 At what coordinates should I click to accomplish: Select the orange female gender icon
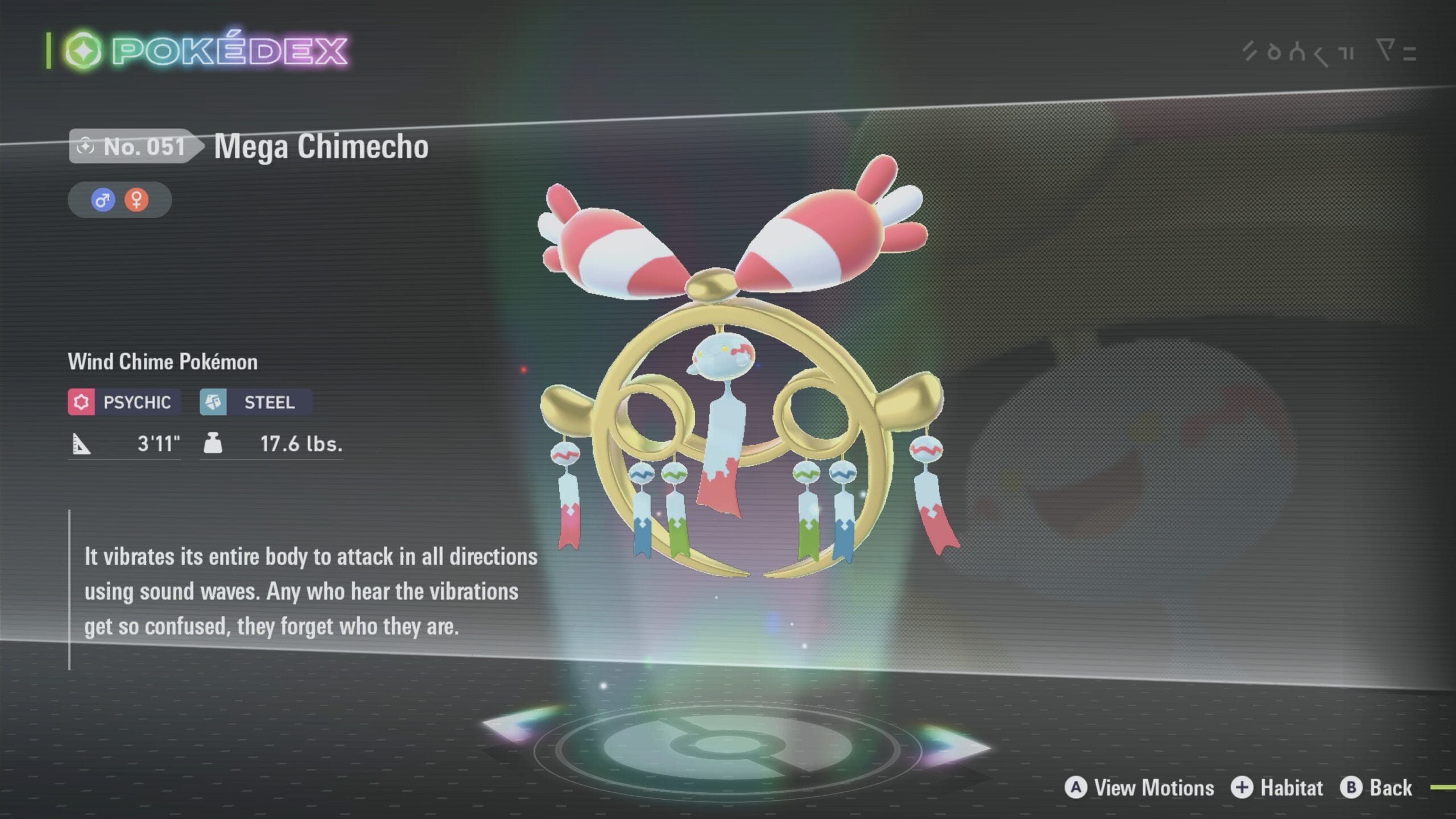pyautogui.click(x=136, y=200)
